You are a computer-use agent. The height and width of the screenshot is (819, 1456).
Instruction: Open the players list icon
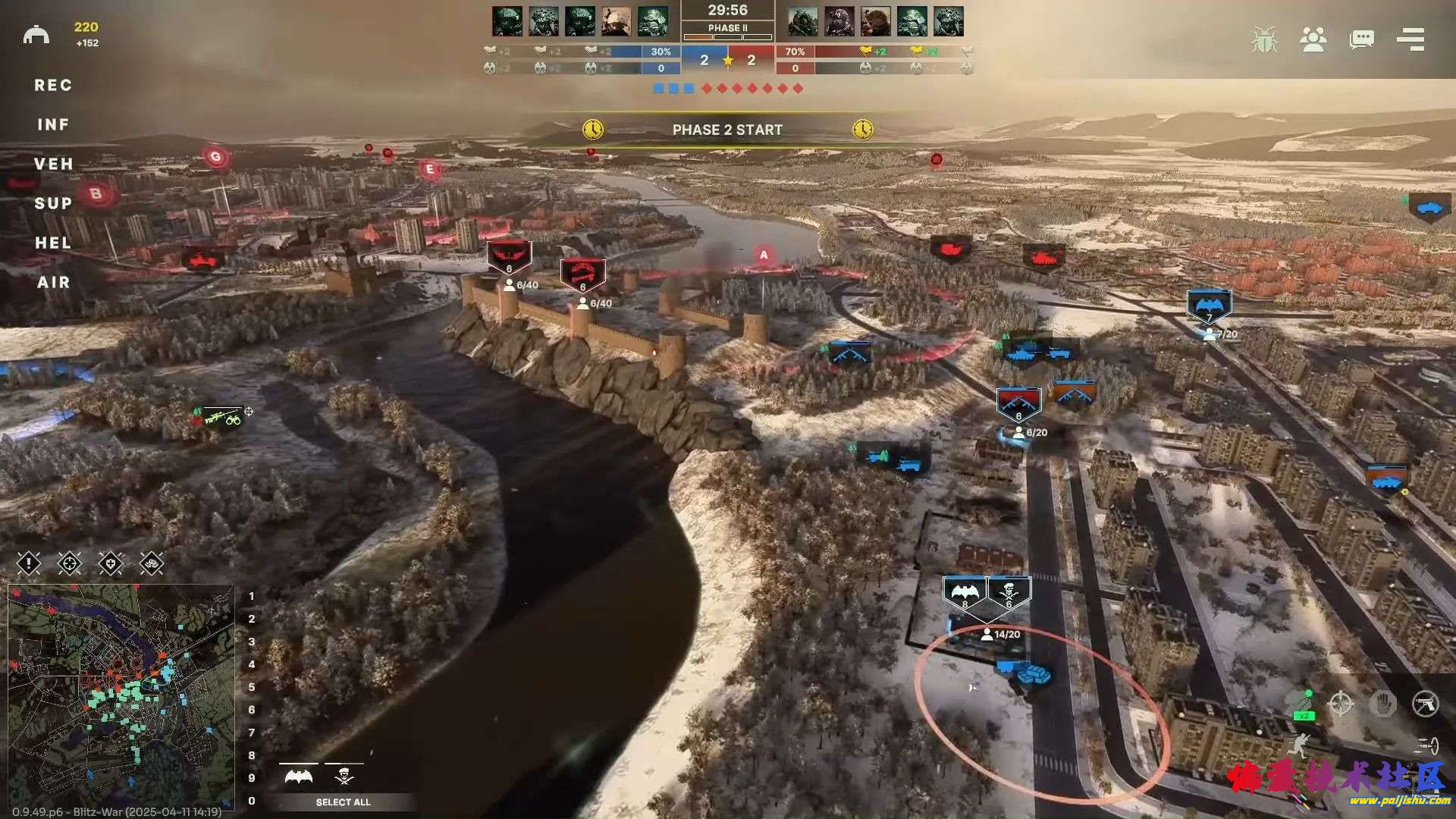1313,39
